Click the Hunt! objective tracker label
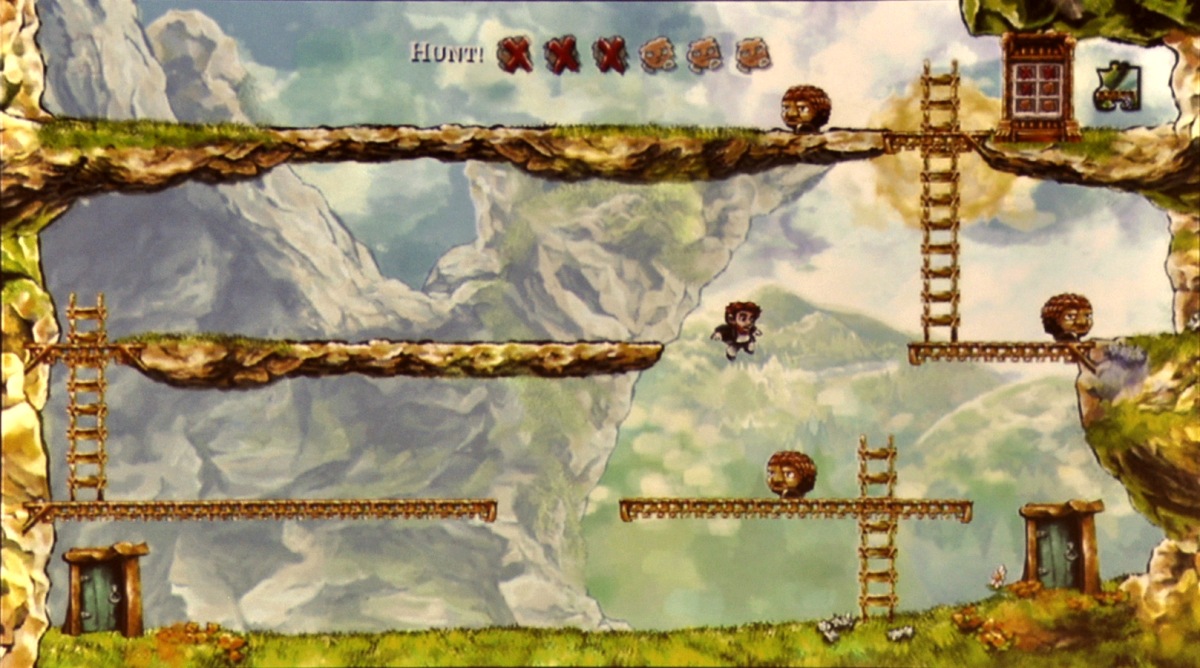 447,52
